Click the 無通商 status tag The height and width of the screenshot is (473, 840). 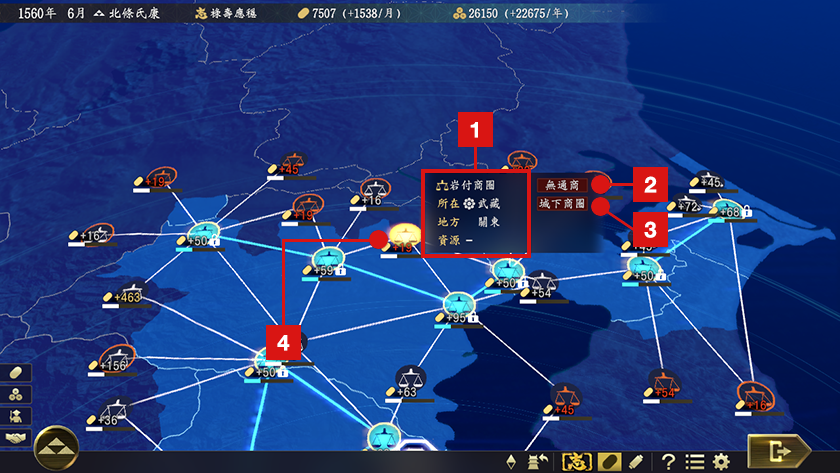click(562, 185)
